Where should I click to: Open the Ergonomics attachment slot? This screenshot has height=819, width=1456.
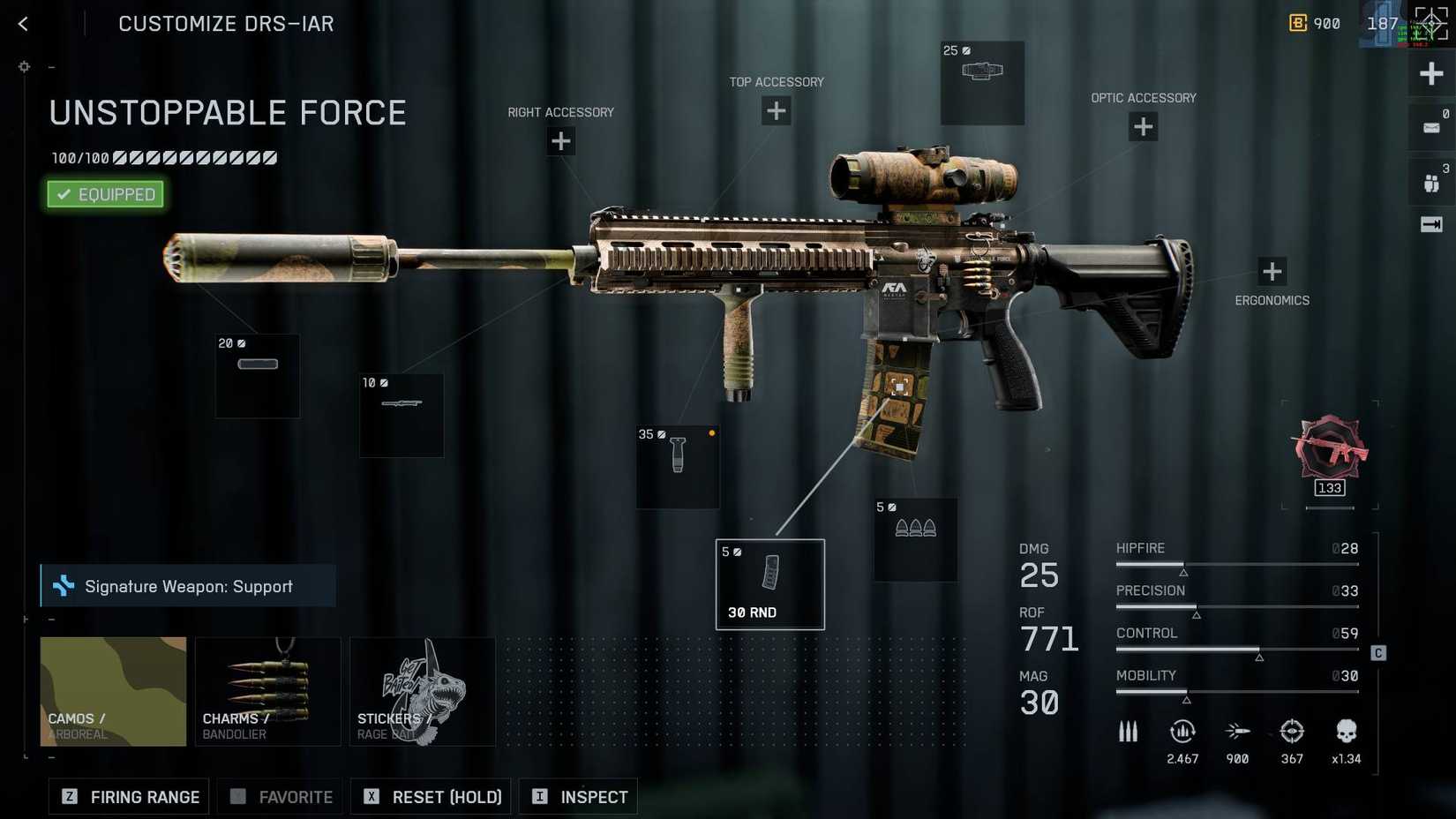coord(1272,271)
